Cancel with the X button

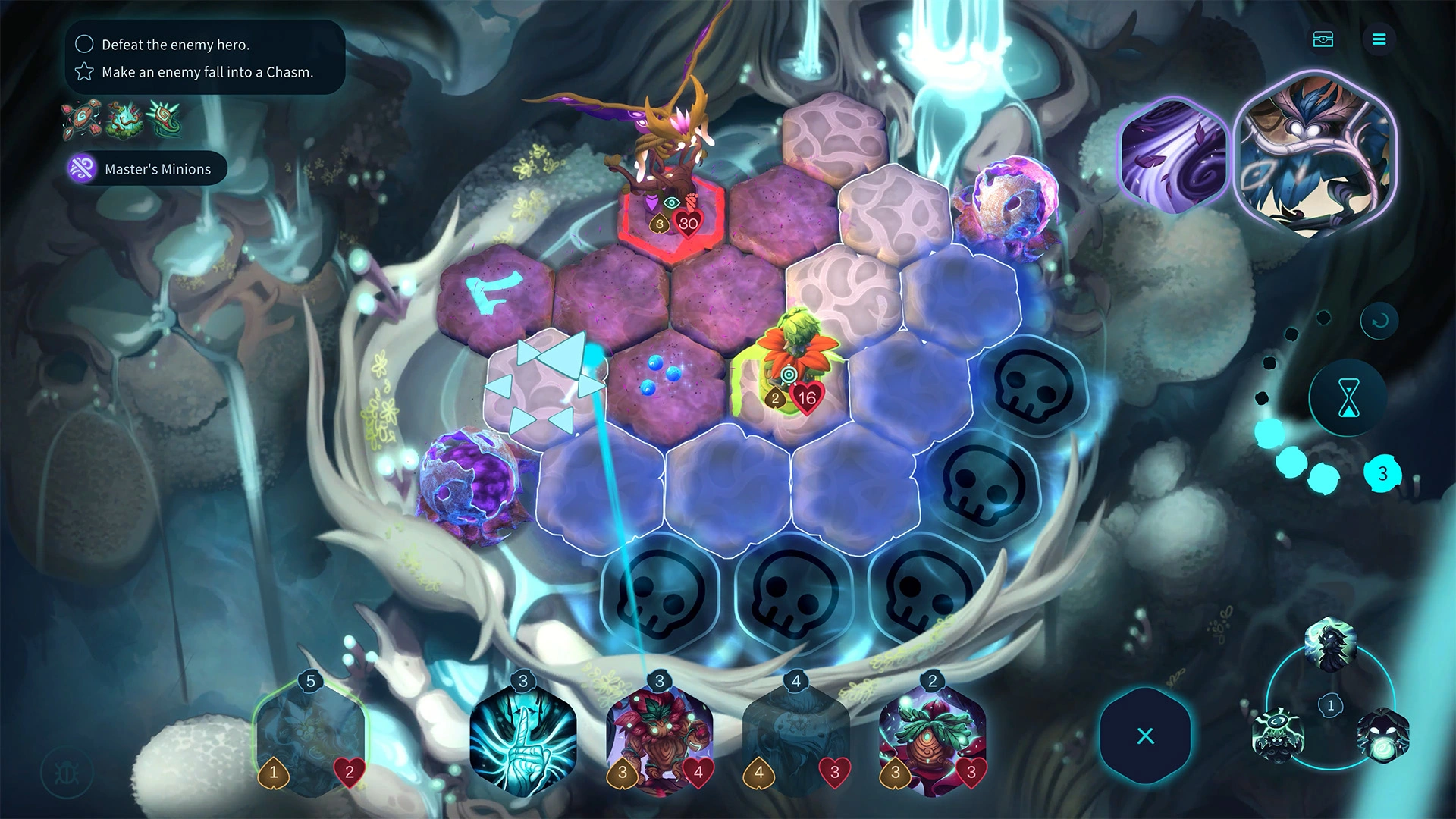(1145, 736)
